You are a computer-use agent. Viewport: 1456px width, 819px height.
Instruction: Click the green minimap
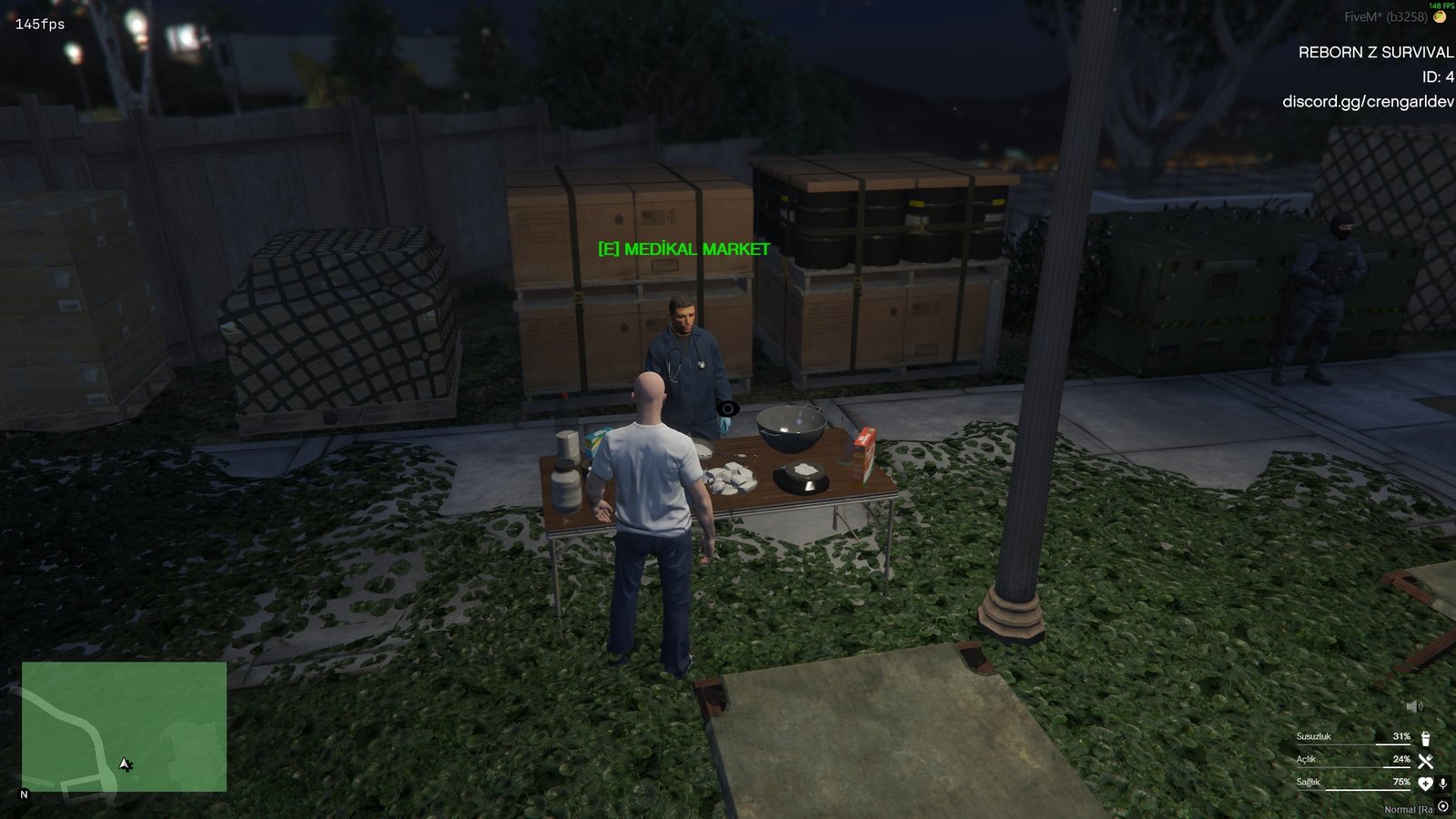point(124,726)
